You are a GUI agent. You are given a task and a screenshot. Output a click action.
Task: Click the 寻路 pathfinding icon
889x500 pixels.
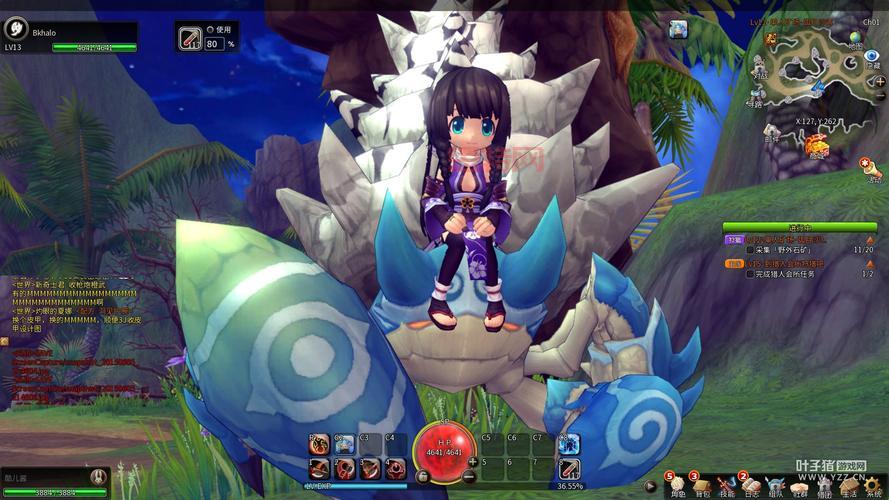tap(756, 94)
